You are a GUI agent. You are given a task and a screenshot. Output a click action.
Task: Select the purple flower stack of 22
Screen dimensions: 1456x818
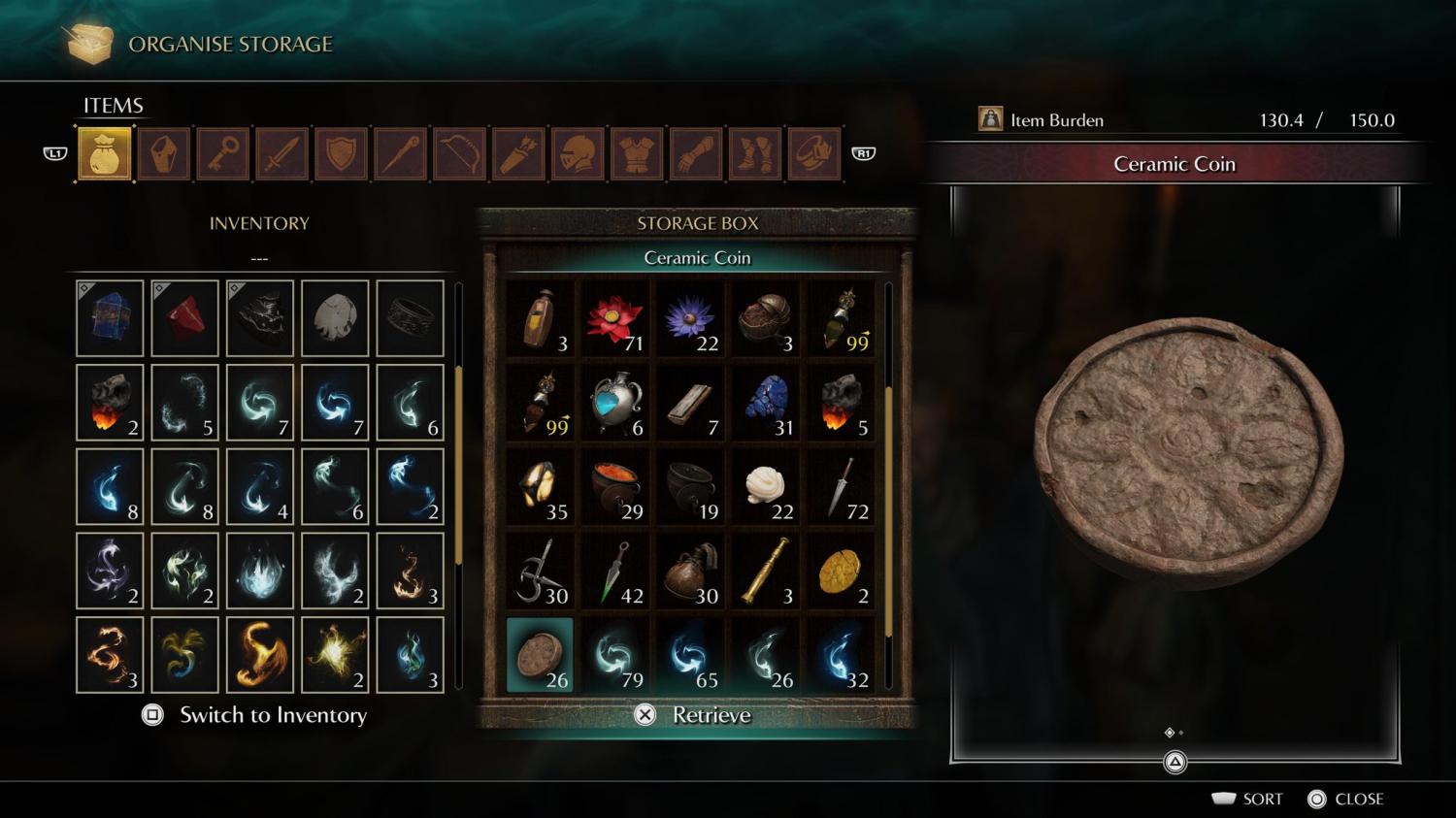pos(690,318)
